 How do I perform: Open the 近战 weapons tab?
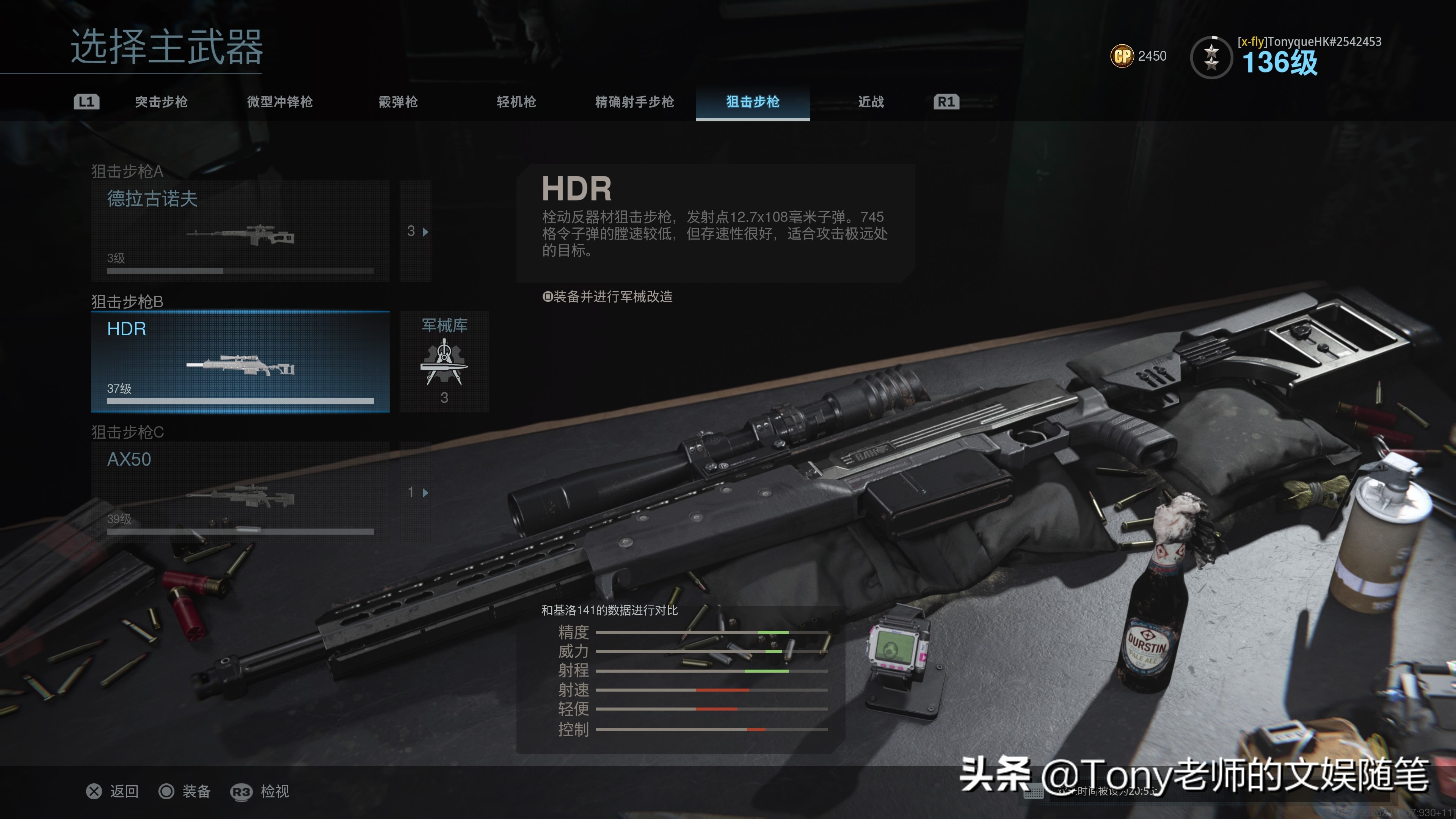pyautogui.click(x=871, y=102)
